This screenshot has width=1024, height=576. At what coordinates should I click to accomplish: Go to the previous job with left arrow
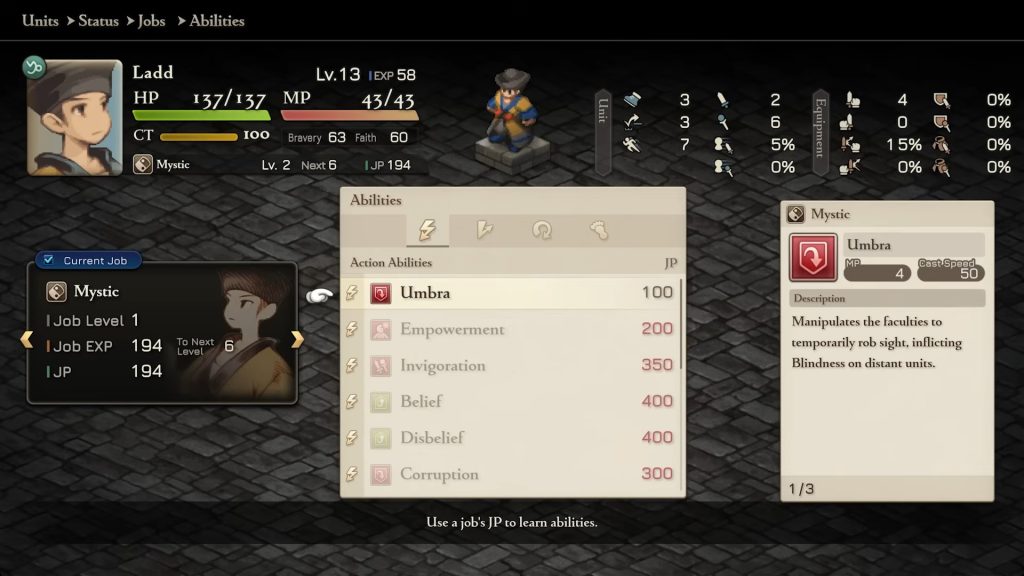pyautogui.click(x=27, y=340)
